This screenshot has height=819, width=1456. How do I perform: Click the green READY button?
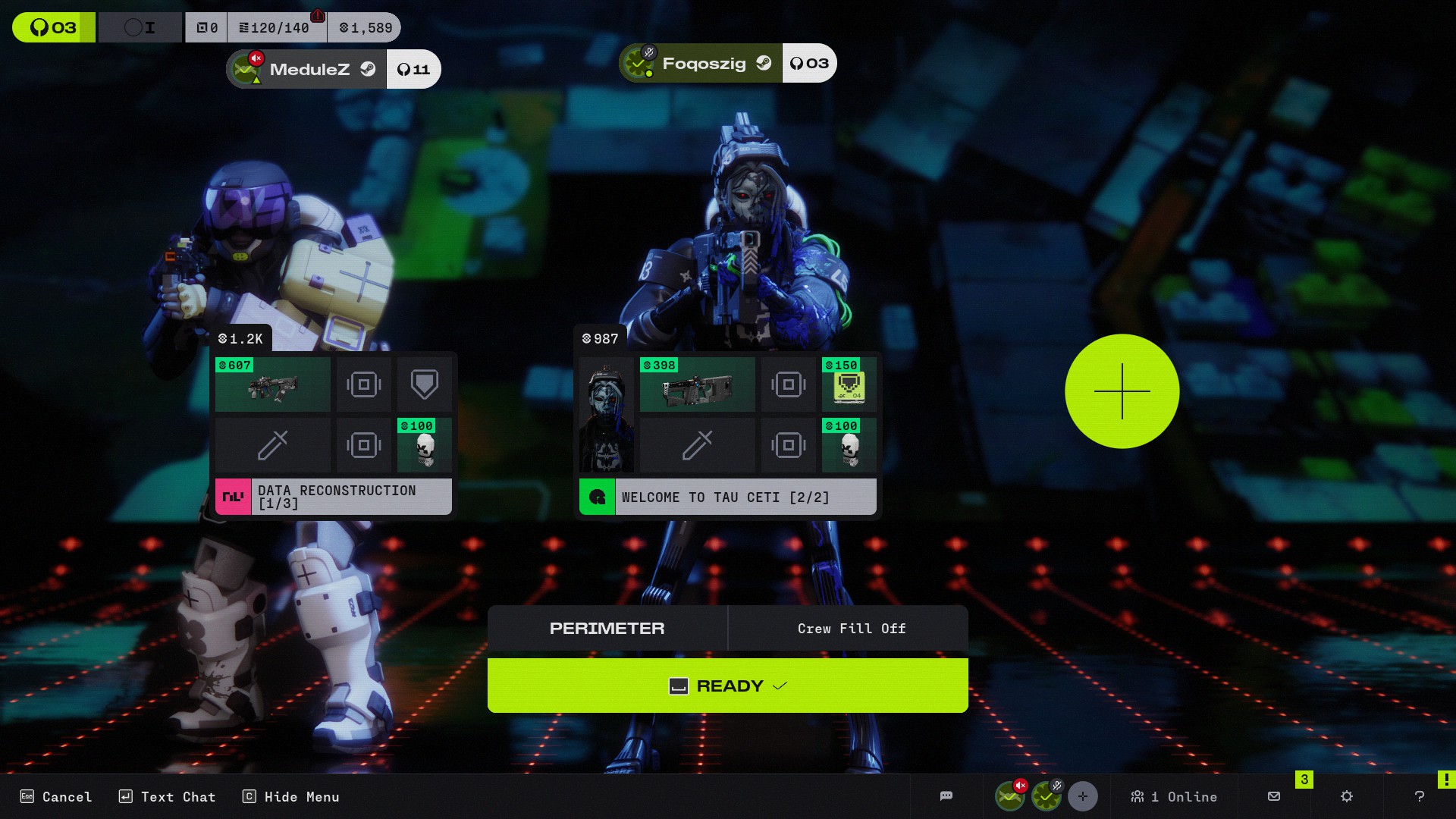coord(727,686)
